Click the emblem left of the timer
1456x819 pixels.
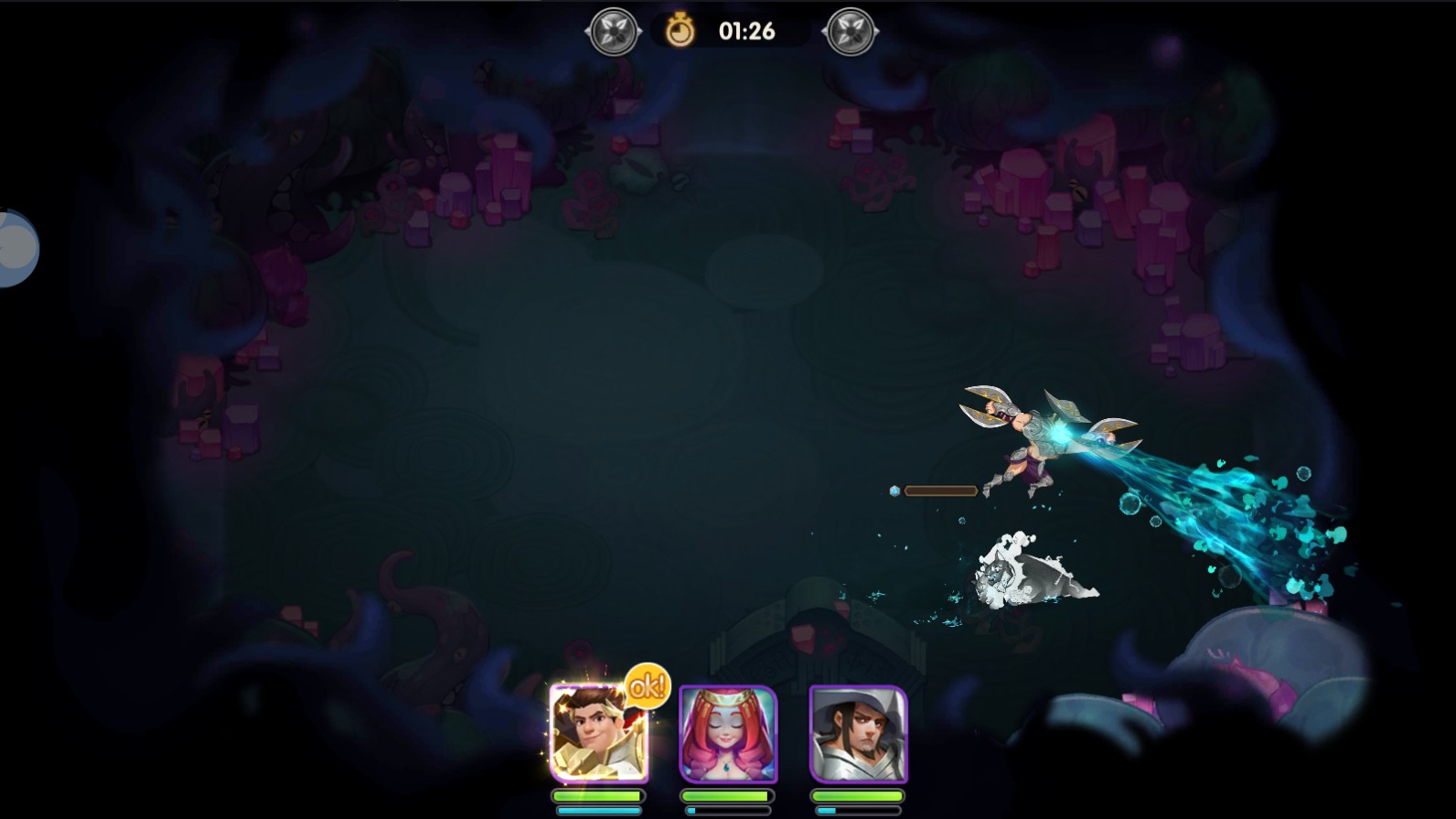pyautogui.click(x=613, y=32)
